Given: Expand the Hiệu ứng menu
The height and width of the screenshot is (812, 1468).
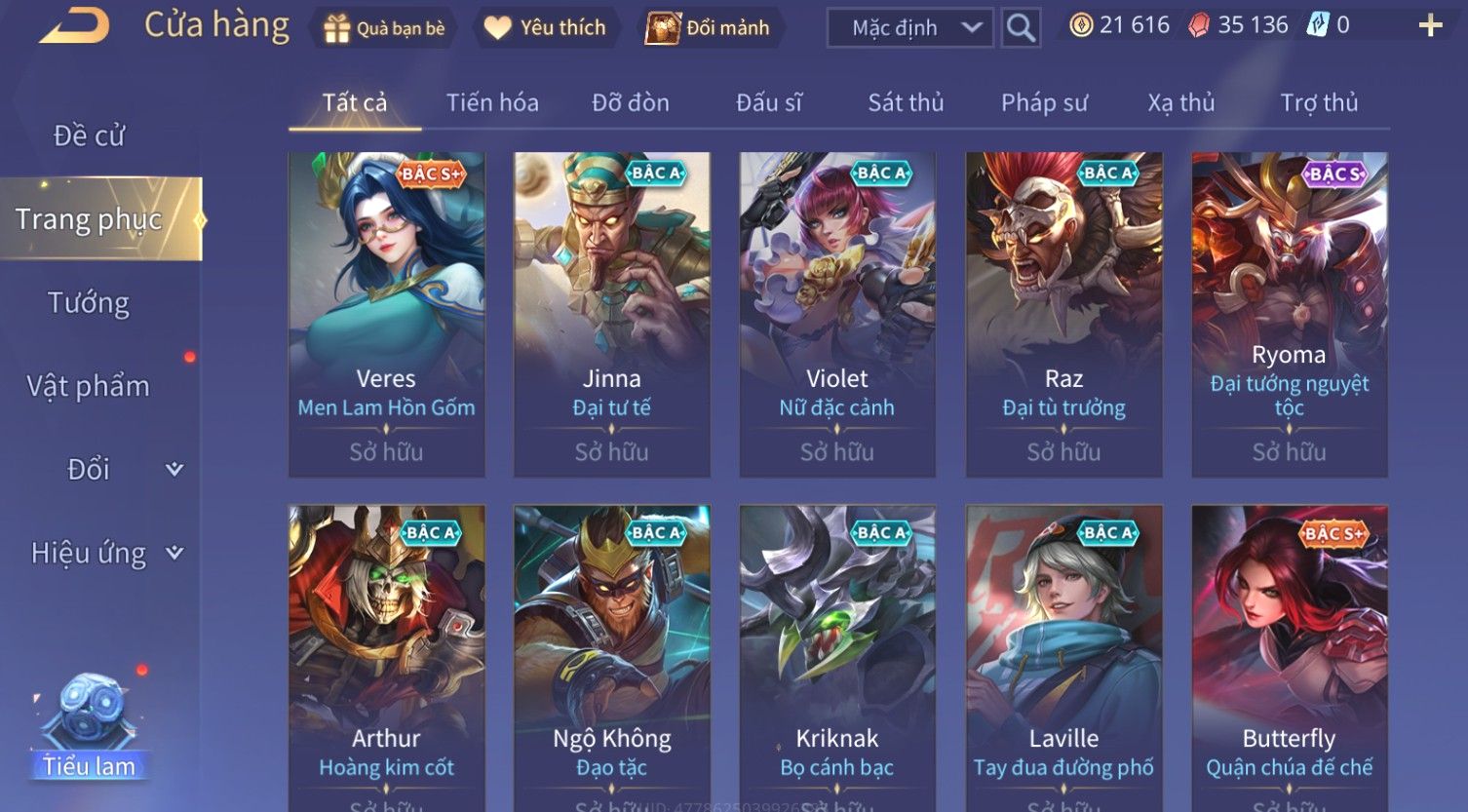Looking at the screenshot, I should tap(105, 553).
